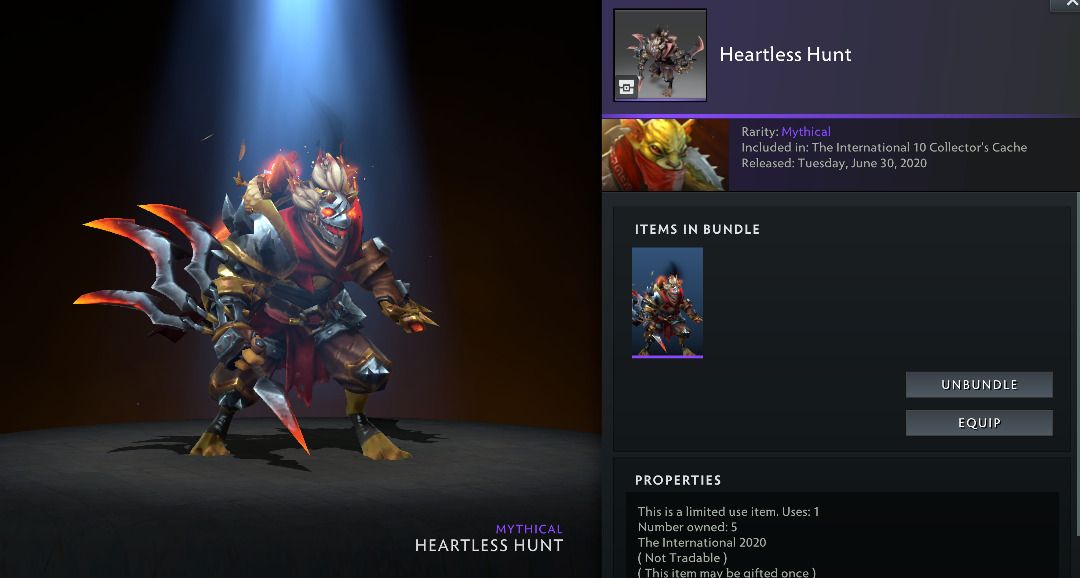Equip the Heartless Hunt bundle
Image resolution: width=1080 pixels, height=578 pixels.
click(x=979, y=423)
